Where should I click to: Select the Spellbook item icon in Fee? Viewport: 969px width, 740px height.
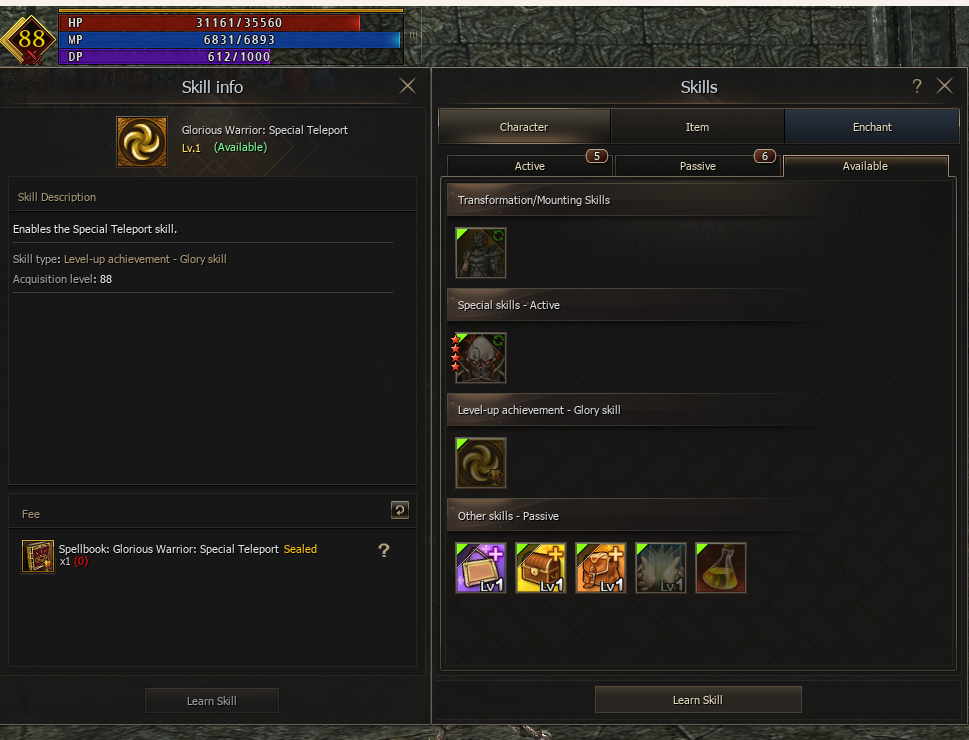click(38, 556)
